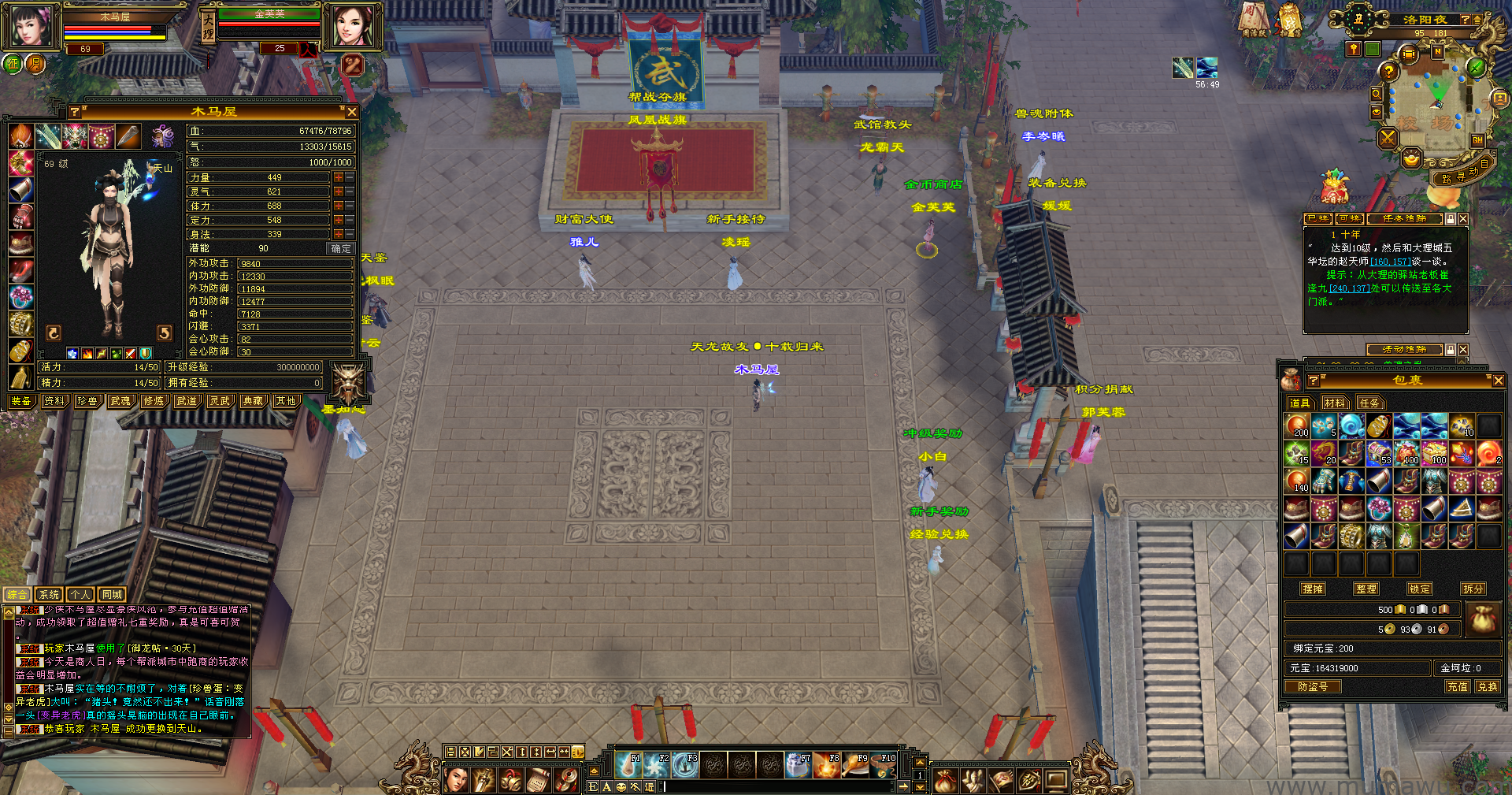This screenshot has height=795, width=1512.
Task: Click the 拆分 split button
Action: pos(1473,589)
